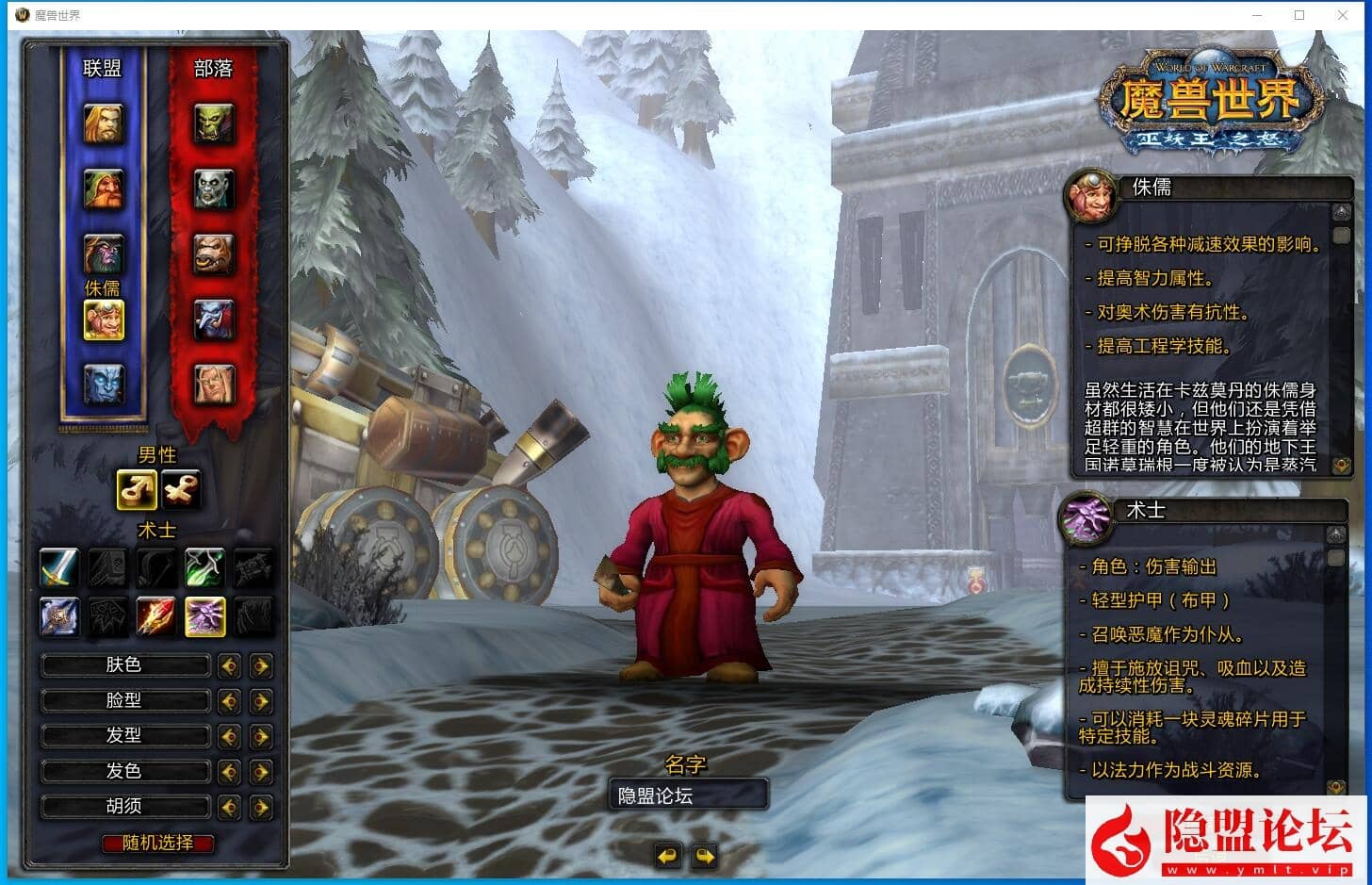Click the previous face arrow for 脸型

coord(229,700)
